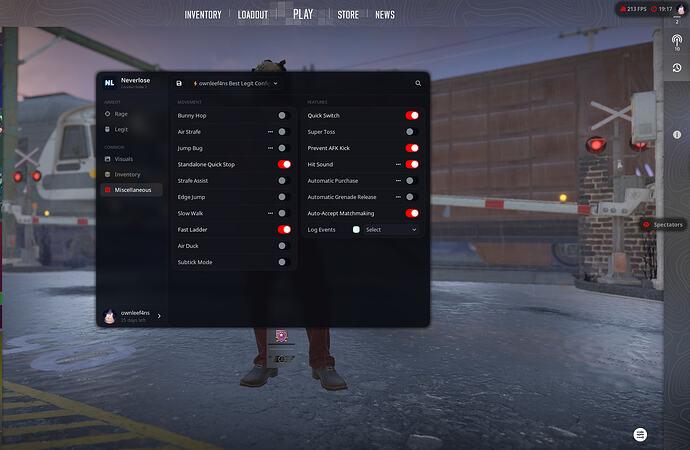
Task: Switch to the Rage tab
Action: pos(121,114)
